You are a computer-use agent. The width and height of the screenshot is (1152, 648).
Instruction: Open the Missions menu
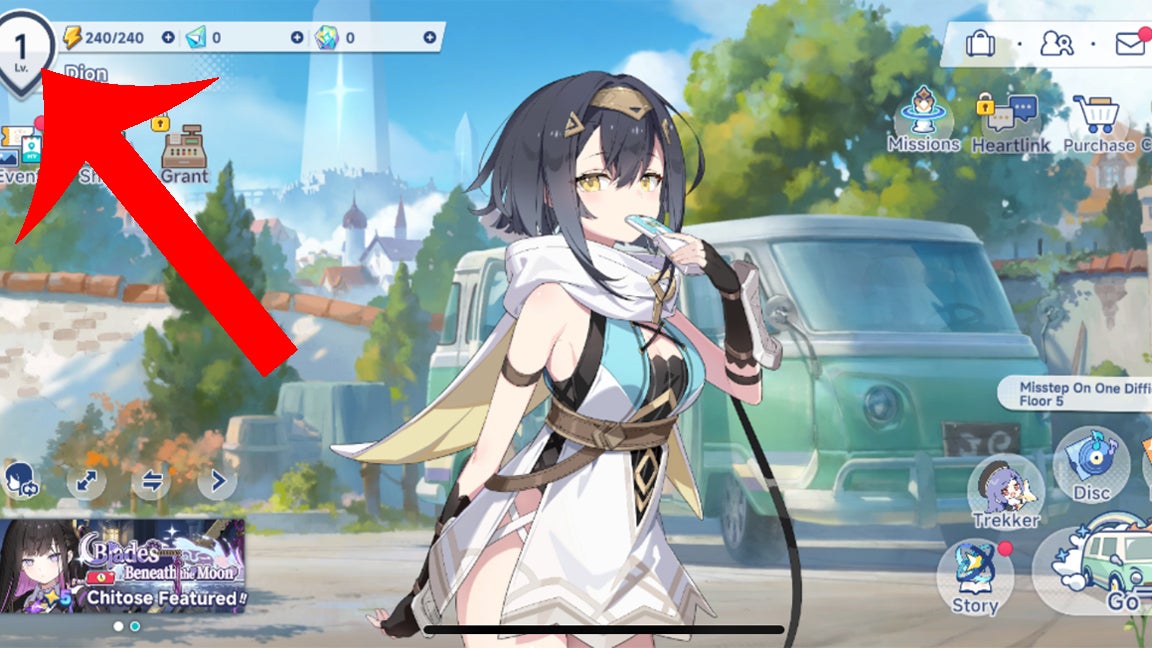923,120
